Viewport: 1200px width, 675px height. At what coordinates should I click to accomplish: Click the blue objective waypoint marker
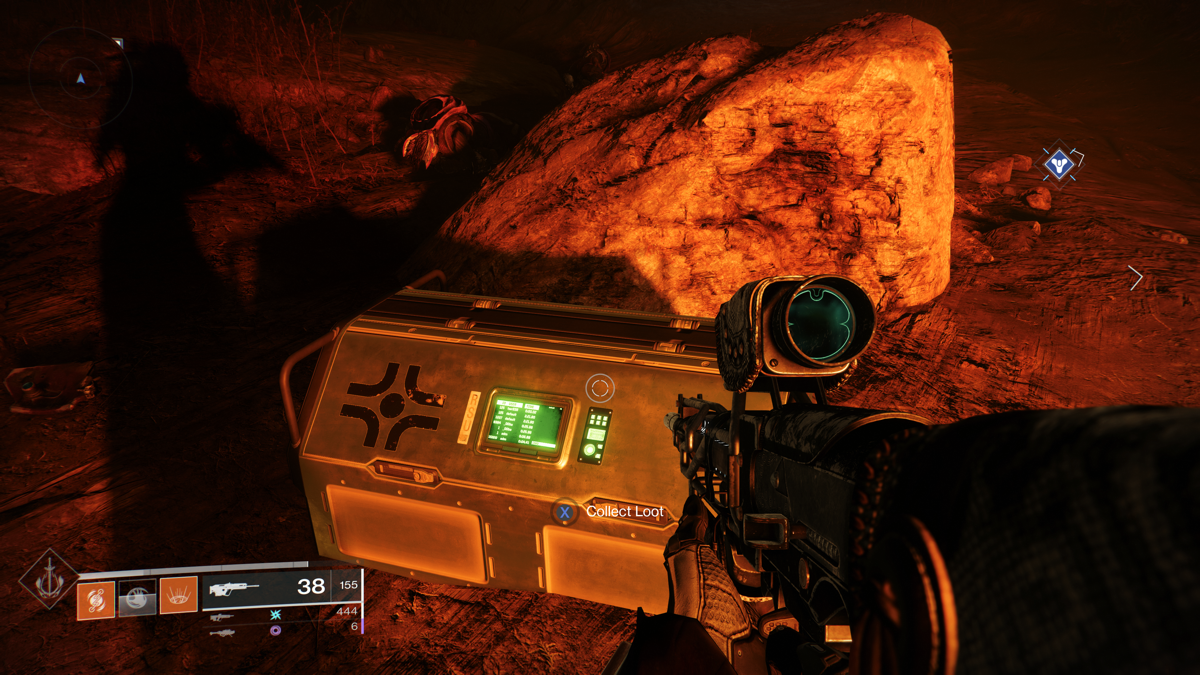coord(1058,163)
